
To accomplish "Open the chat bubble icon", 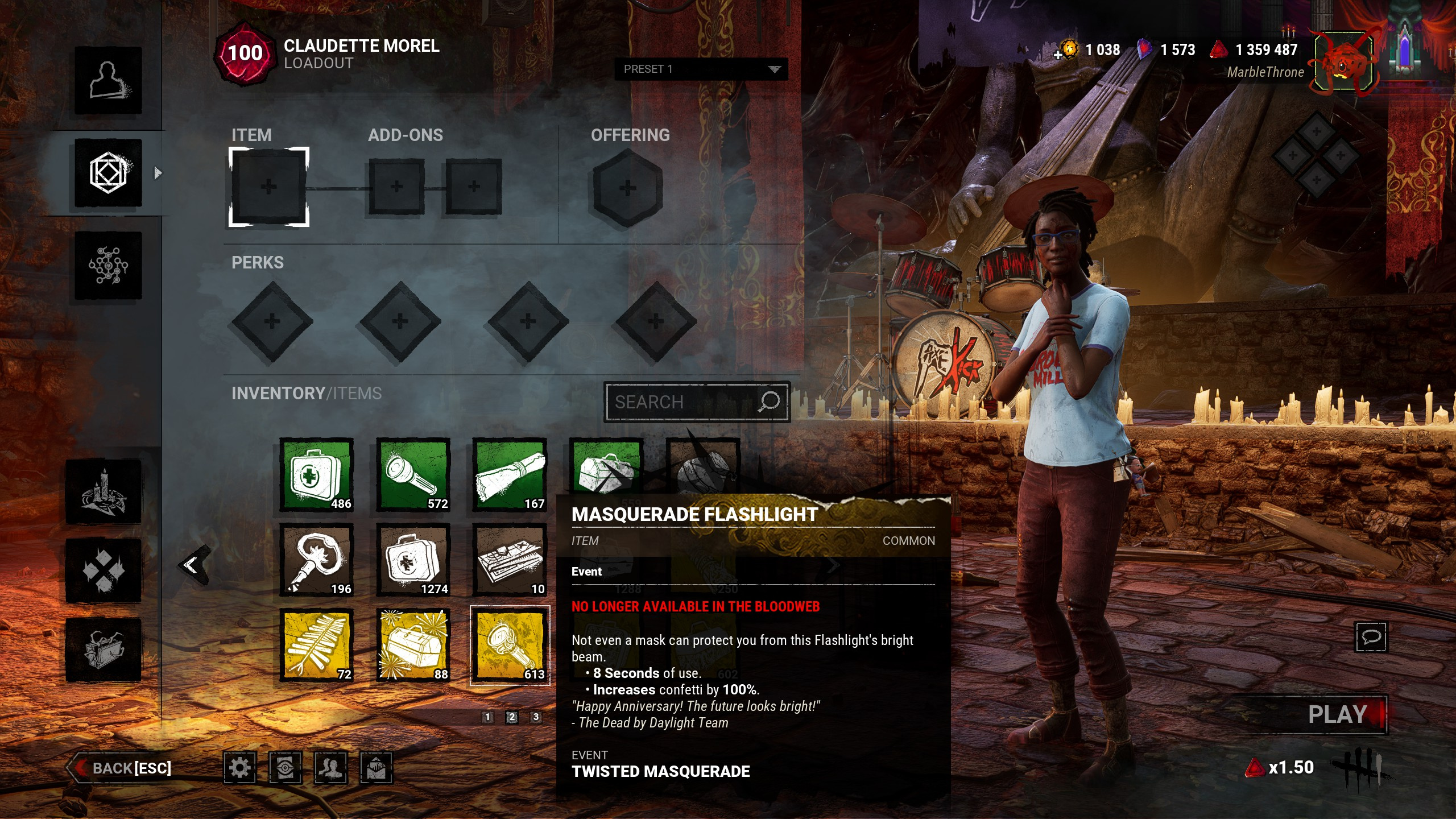I will tap(1371, 636).
